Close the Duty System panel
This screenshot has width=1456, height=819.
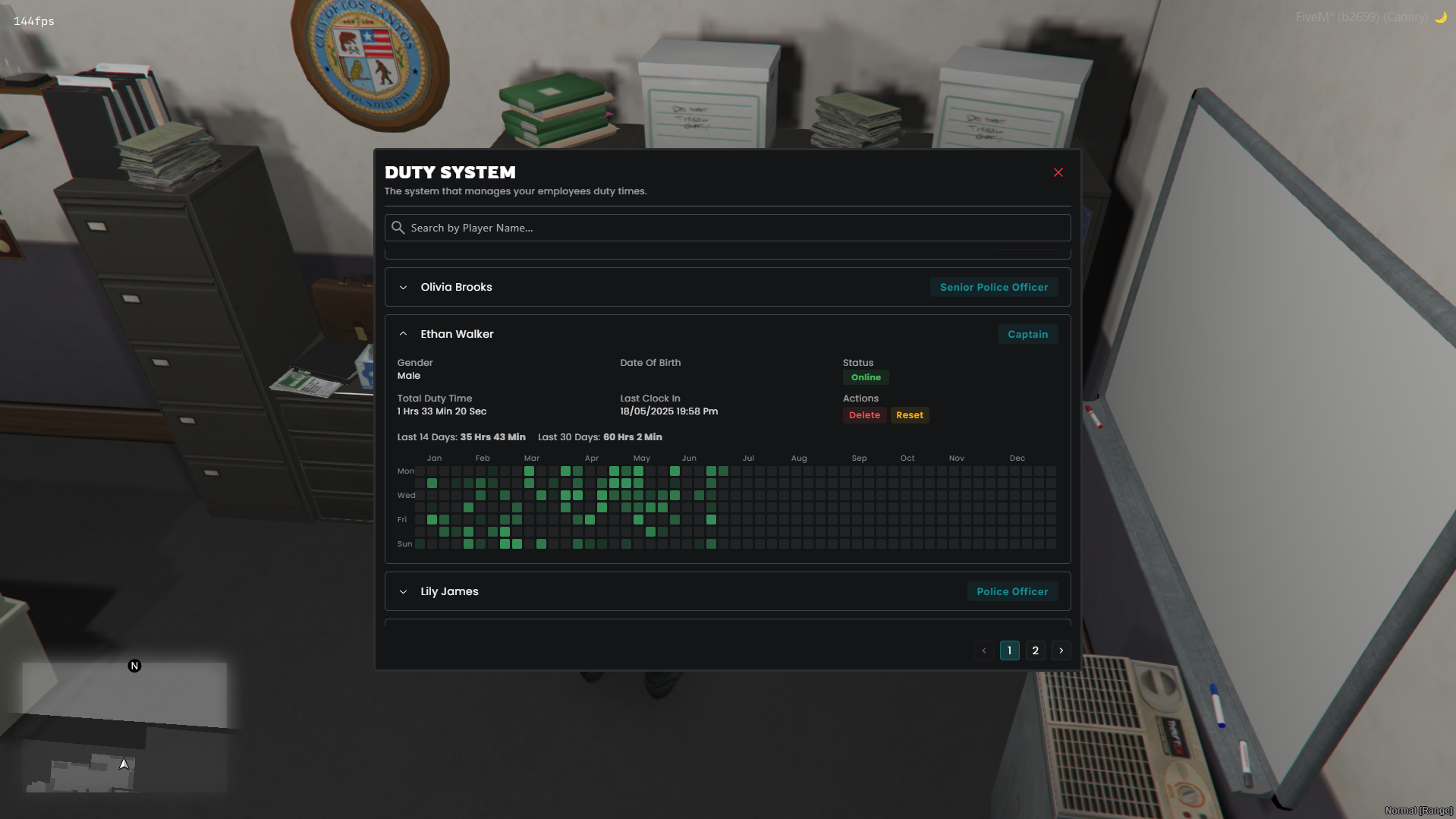click(x=1058, y=172)
